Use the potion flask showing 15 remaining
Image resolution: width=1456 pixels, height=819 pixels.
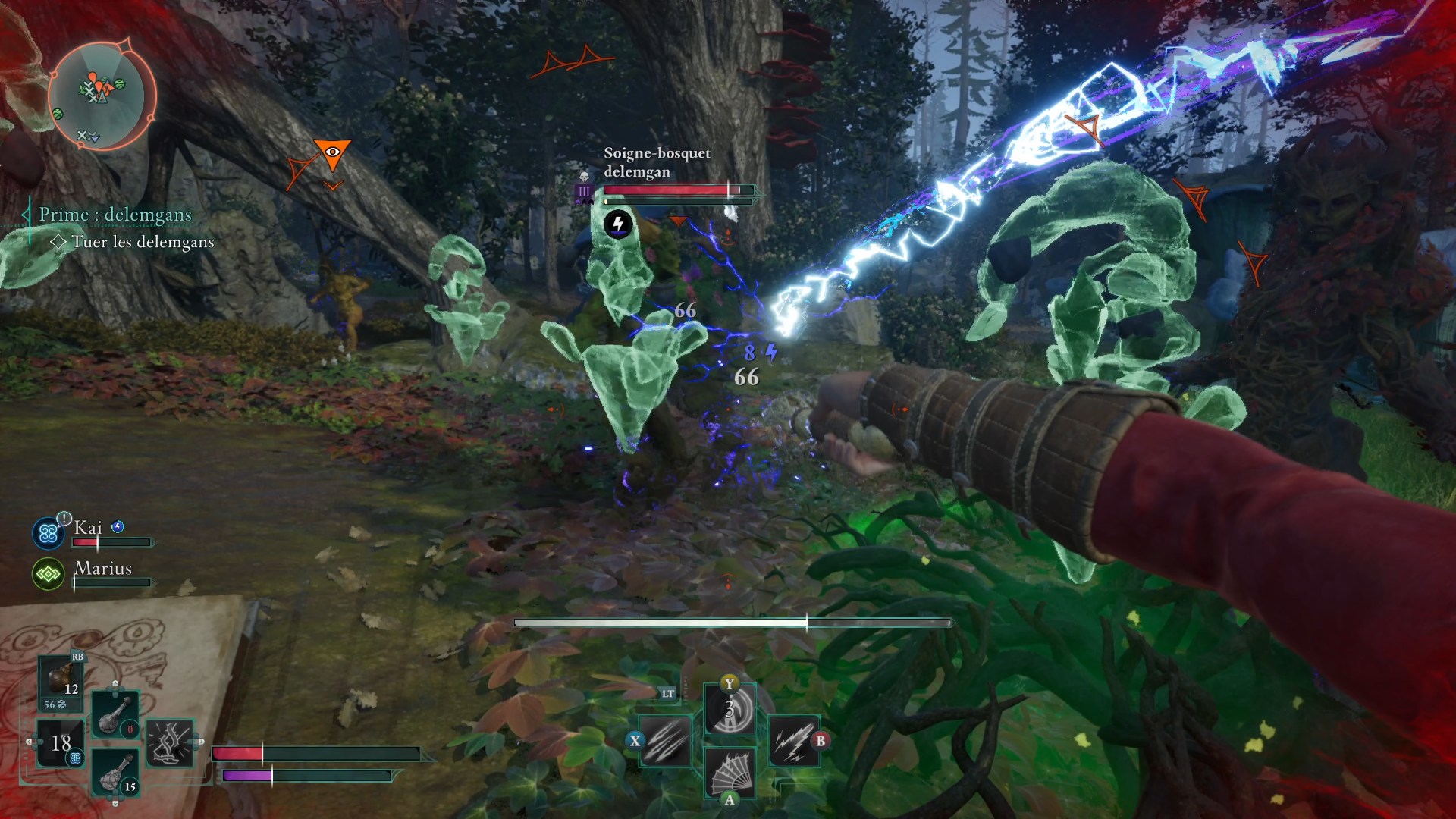(x=115, y=772)
